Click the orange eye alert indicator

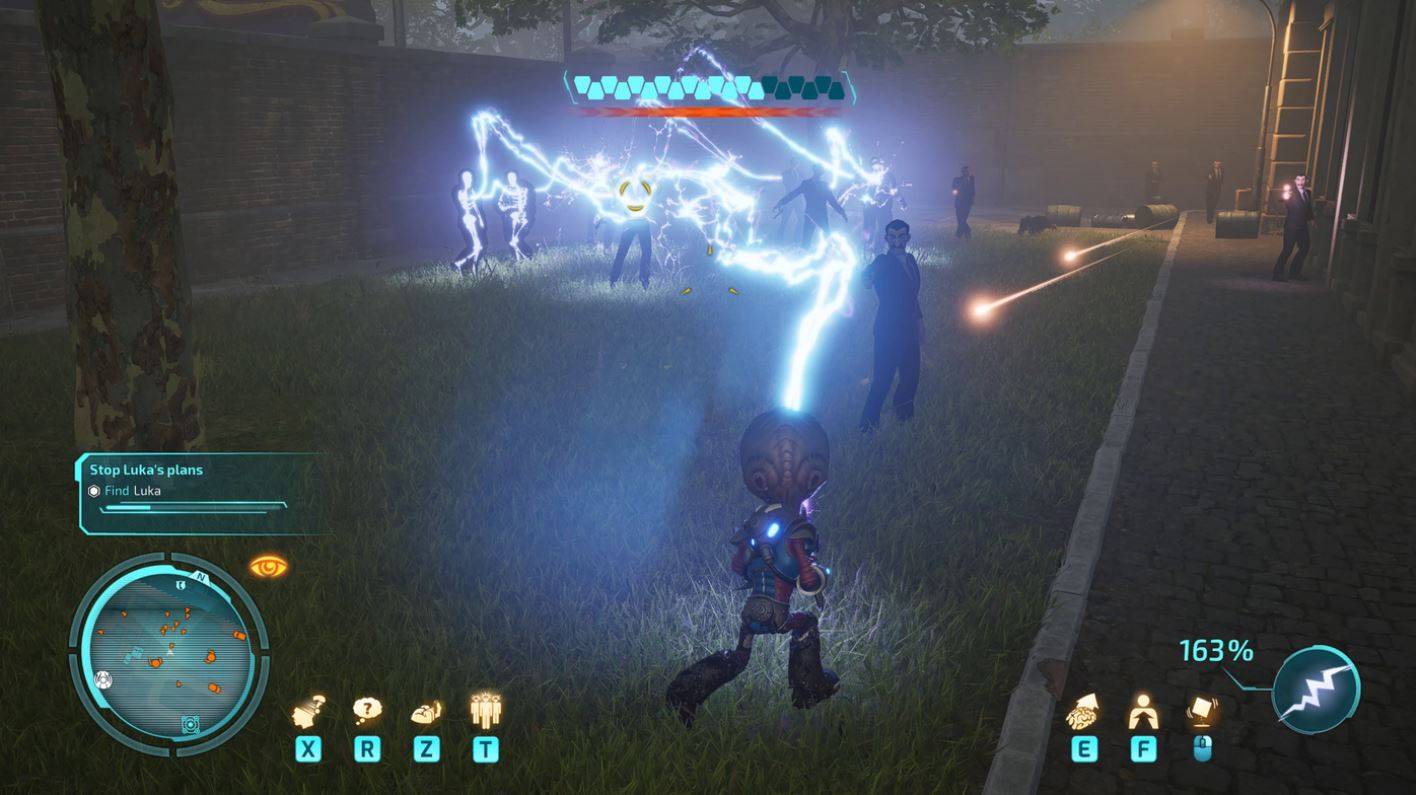click(268, 567)
